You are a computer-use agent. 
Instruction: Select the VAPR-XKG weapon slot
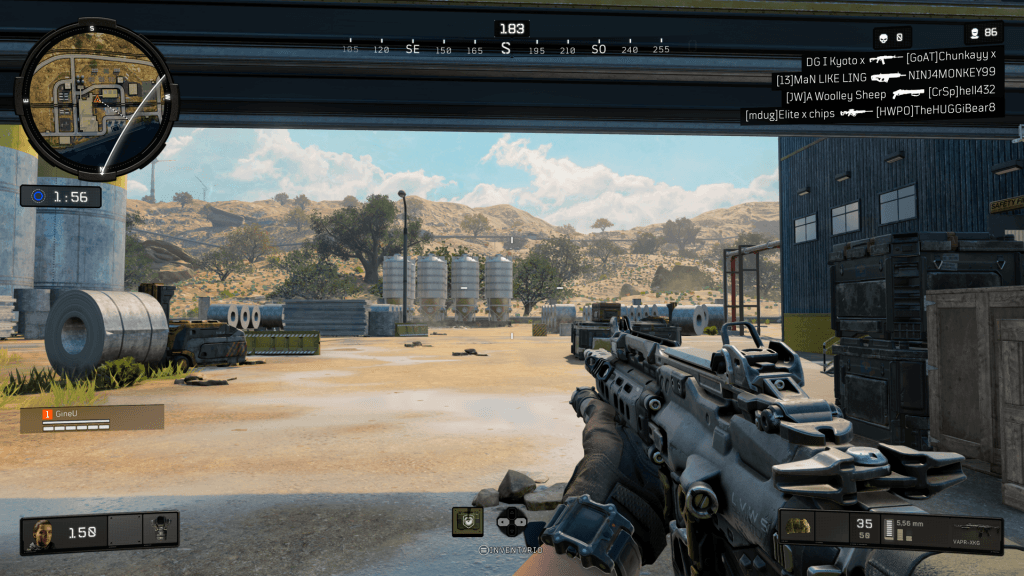pos(964,530)
